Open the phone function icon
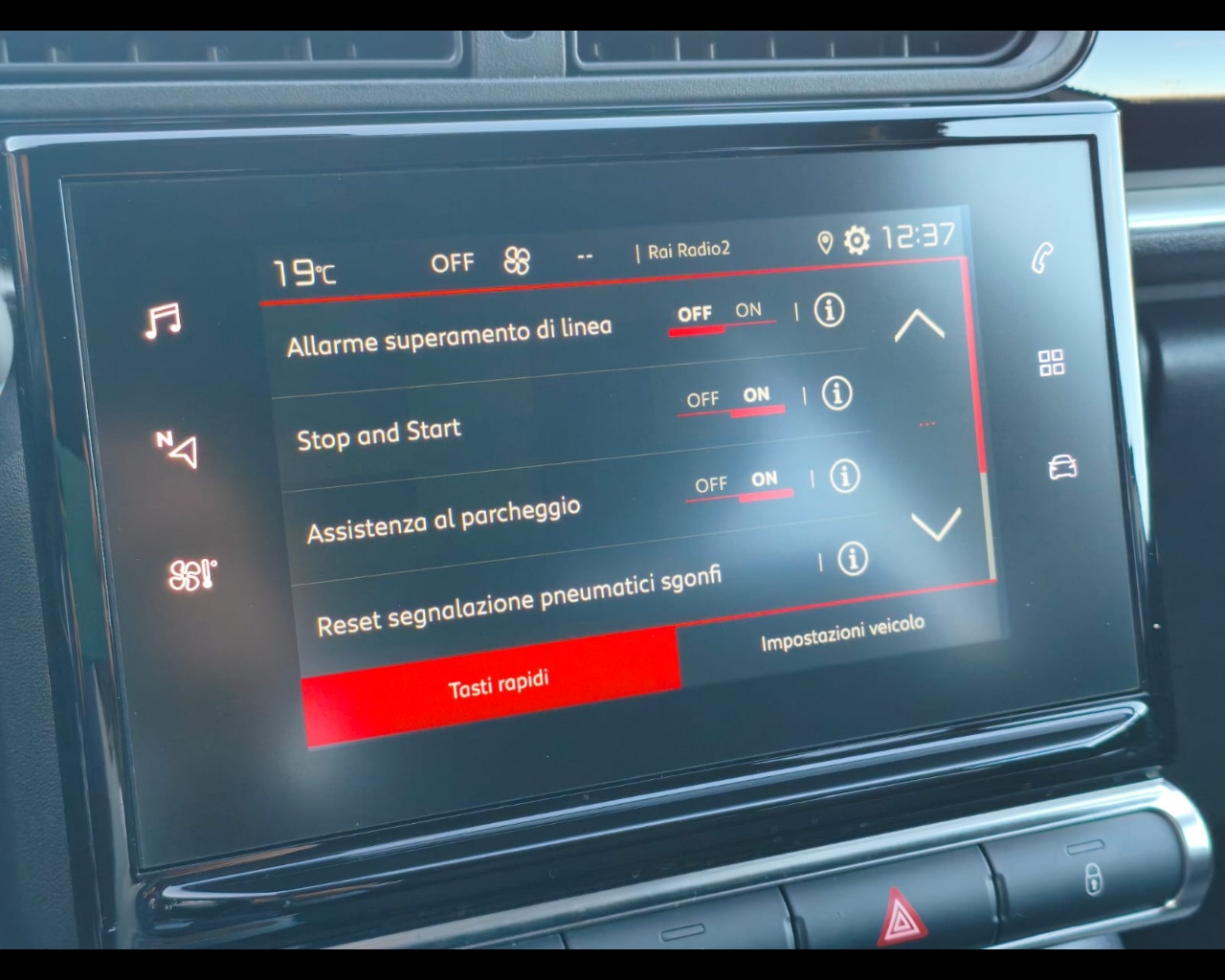This screenshot has height=980, width=1225. (x=1042, y=256)
